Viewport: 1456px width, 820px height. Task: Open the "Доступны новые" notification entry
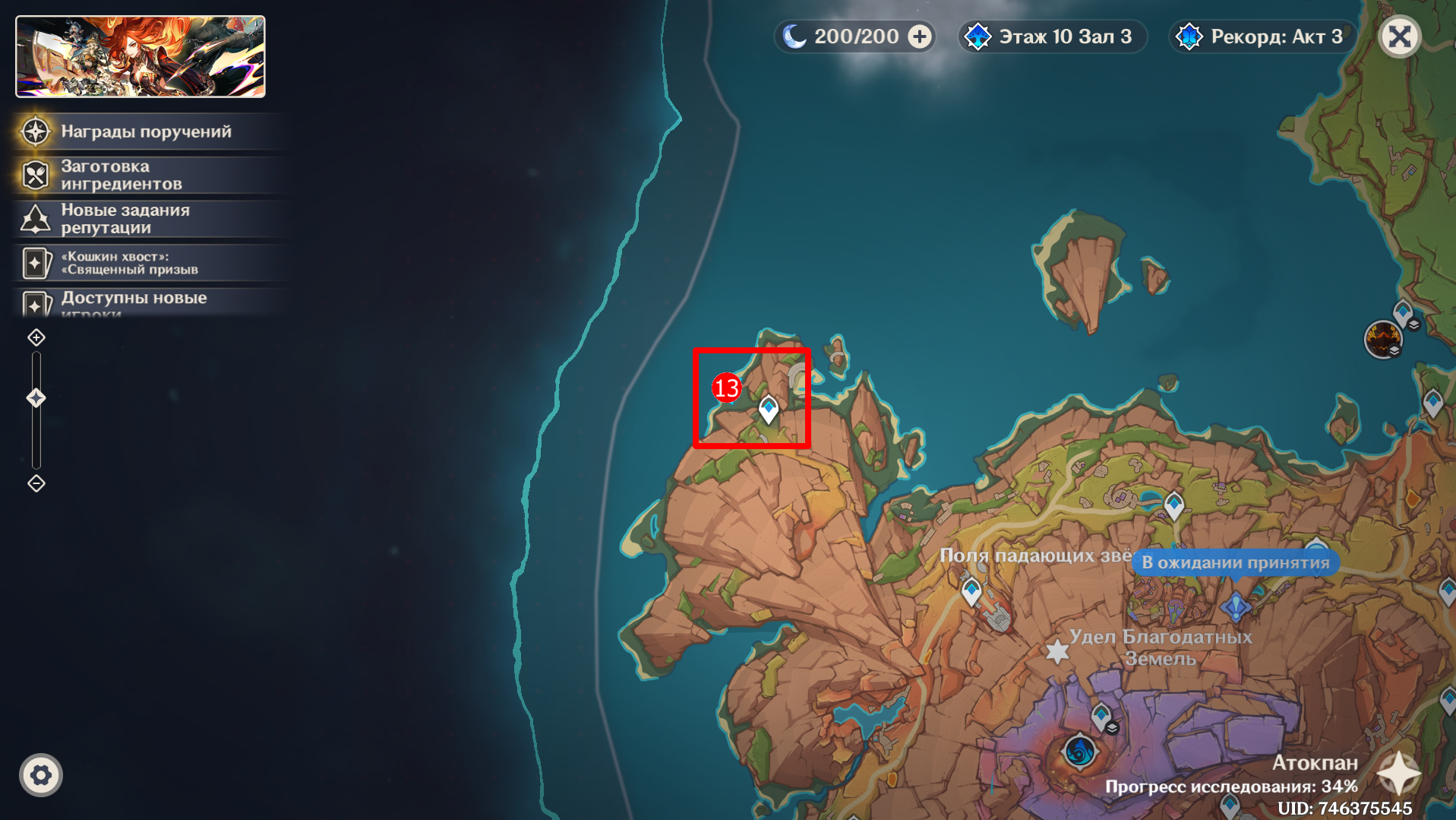point(134,299)
